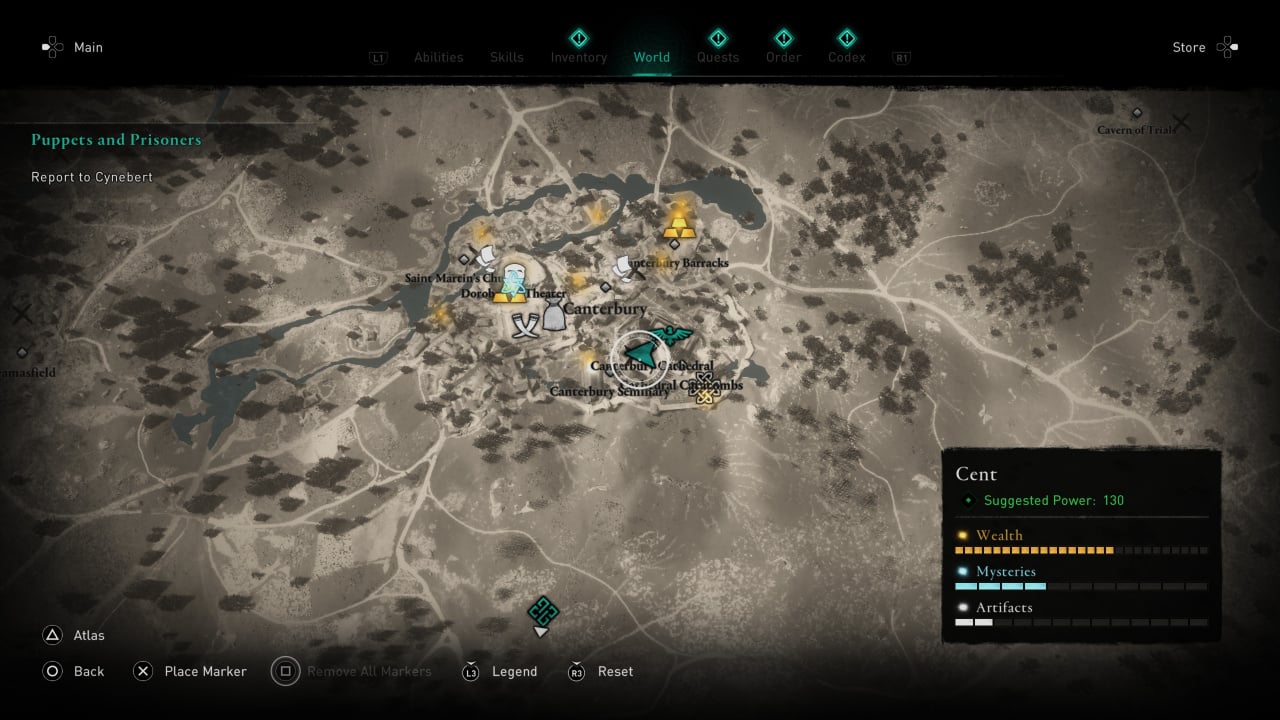This screenshot has width=1280, height=720.
Task: Open the Order tab
Action: click(783, 57)
